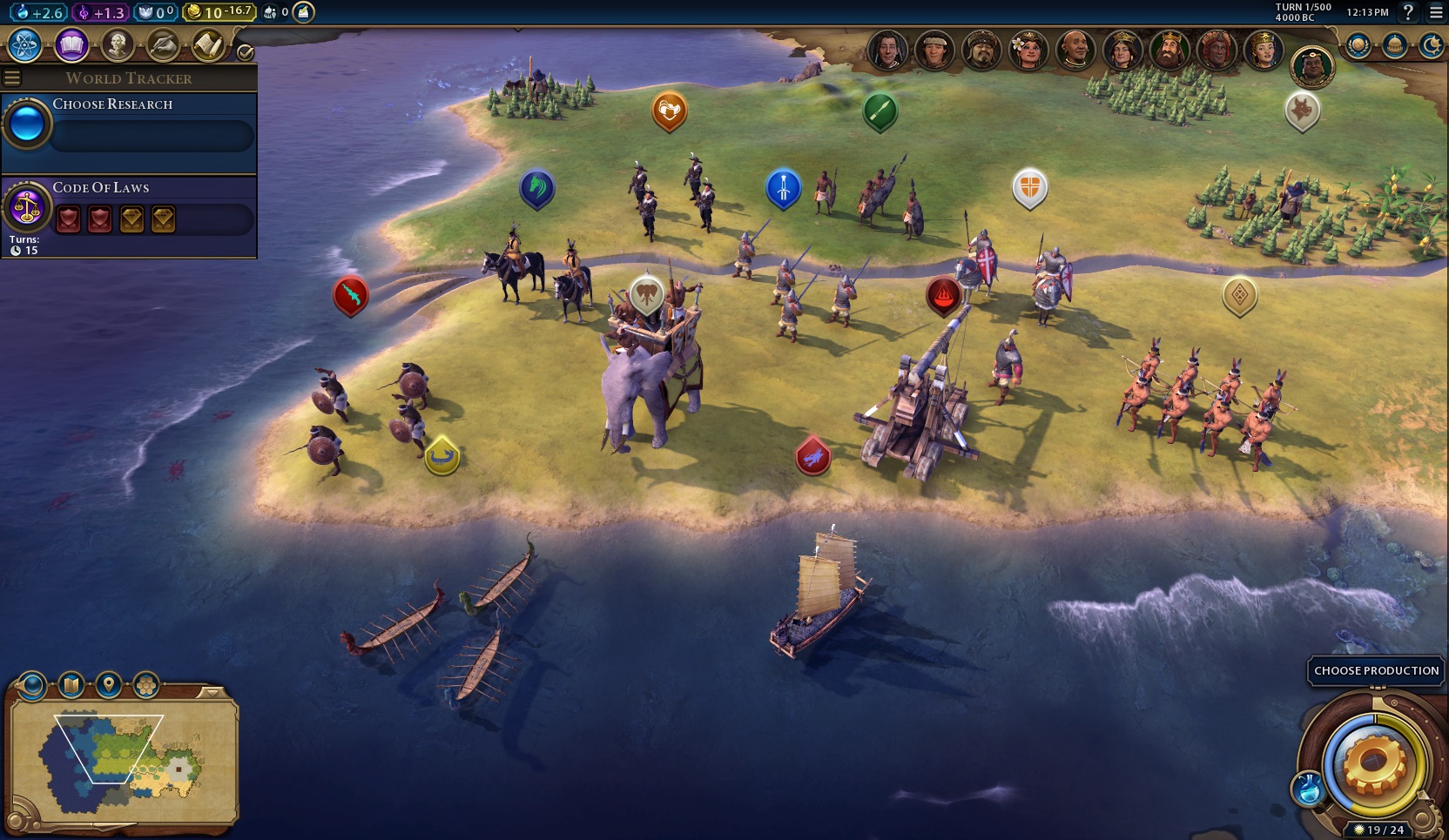The height and width of the screenshot is (840, 1449).
Task: Toggle the World Tracker checkmark button
Action: pyautogui.click(x=246, y=52)
